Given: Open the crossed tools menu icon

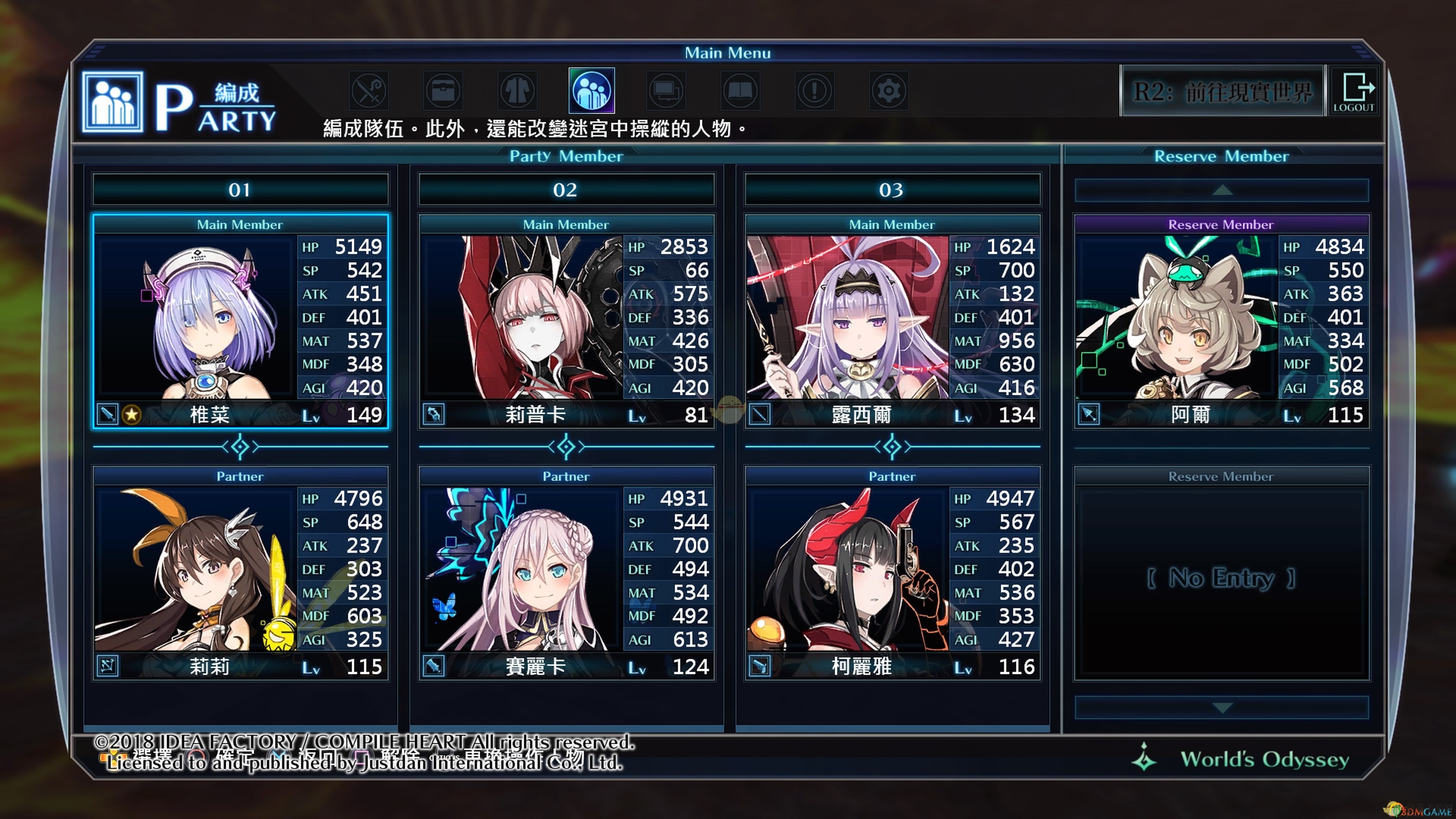Looking at the screenshot, I should pos(369,91).
